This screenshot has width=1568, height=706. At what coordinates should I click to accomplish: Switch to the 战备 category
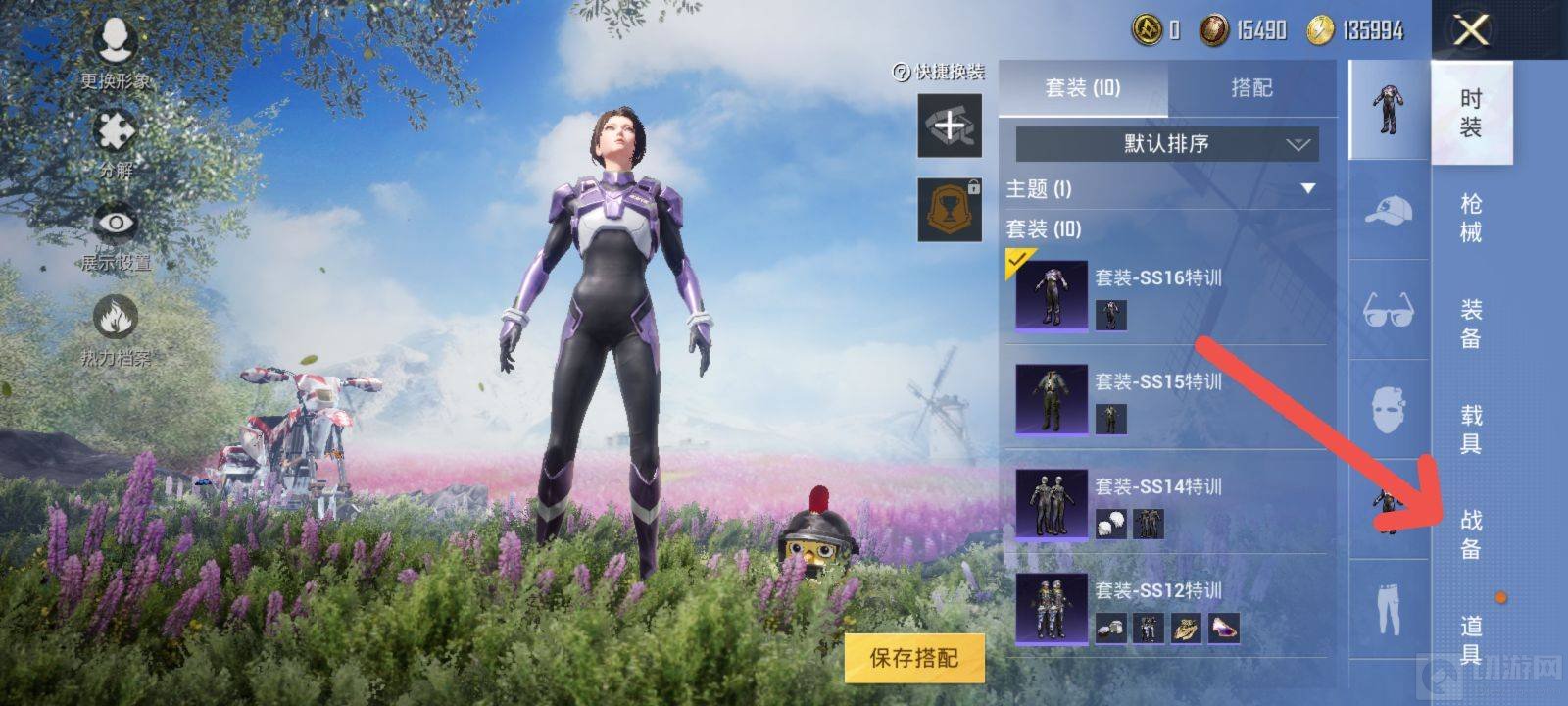(x=1471, y=533)
